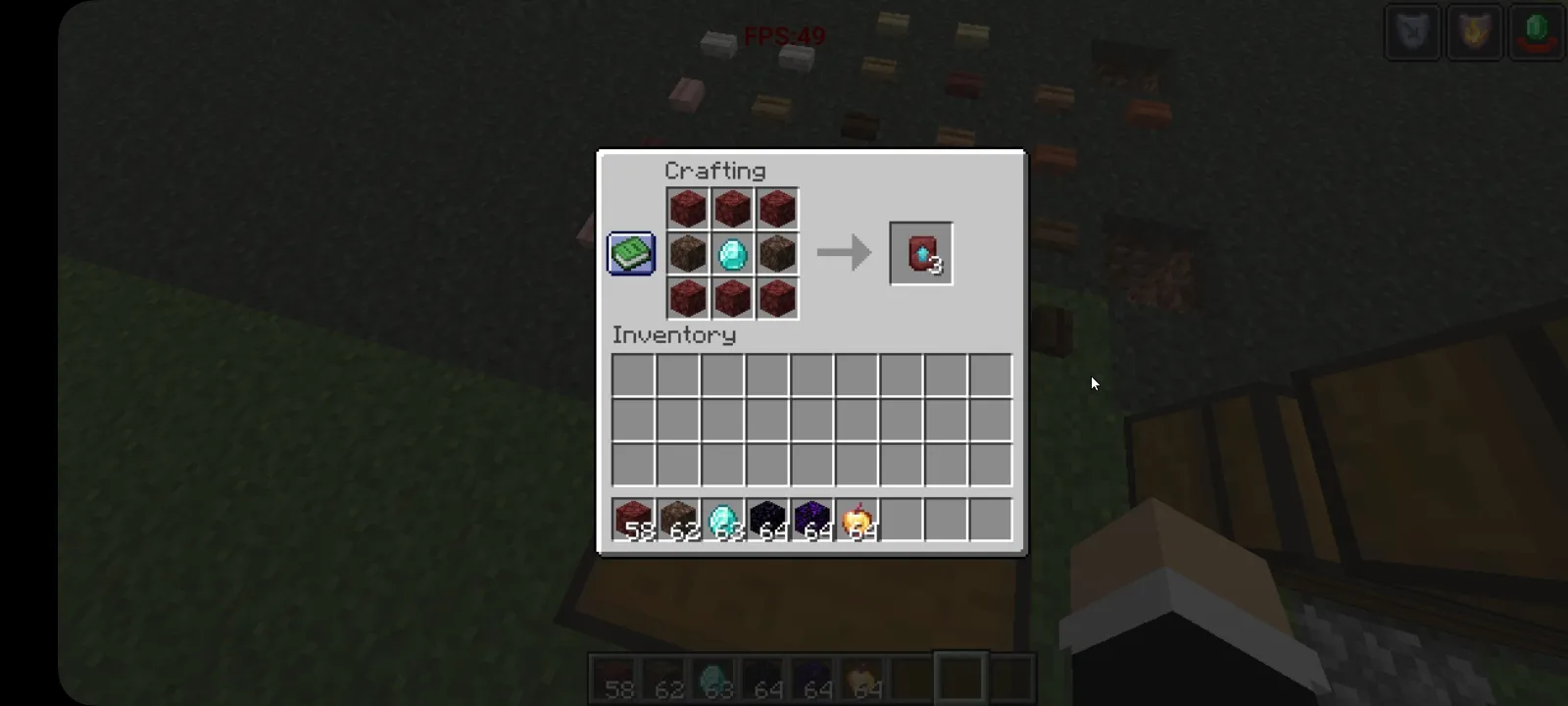Pick up the fire charge stack of 64

(x=856, y=519)
